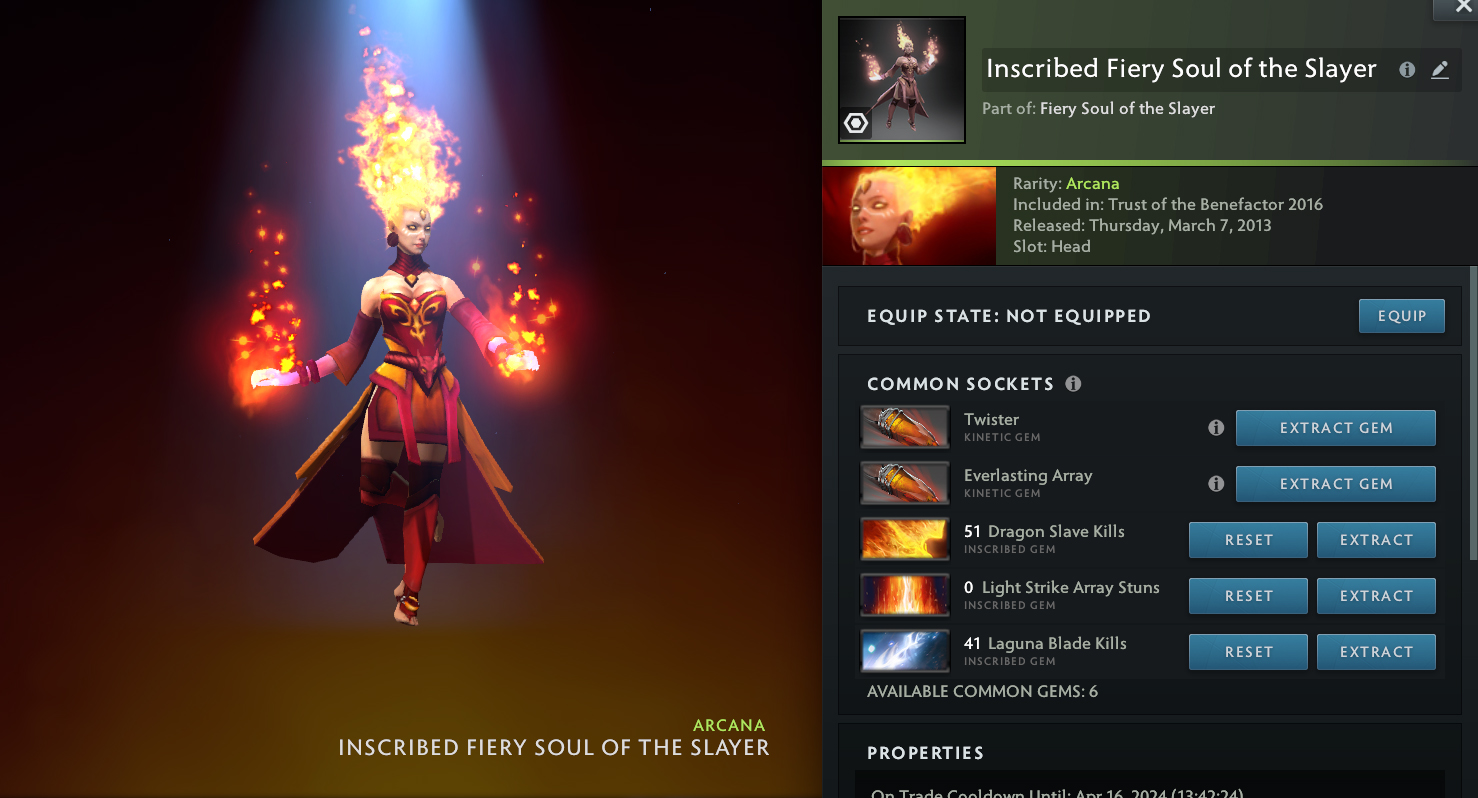Viewport: 1478px width, 798px height.
Task: Select the item thumbnail in the header
Action: [901, 80]
